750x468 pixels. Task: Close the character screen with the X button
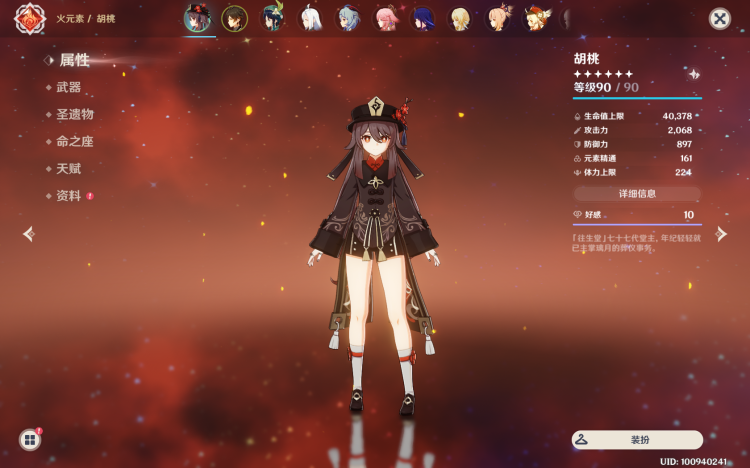click(x=719, y=19)
